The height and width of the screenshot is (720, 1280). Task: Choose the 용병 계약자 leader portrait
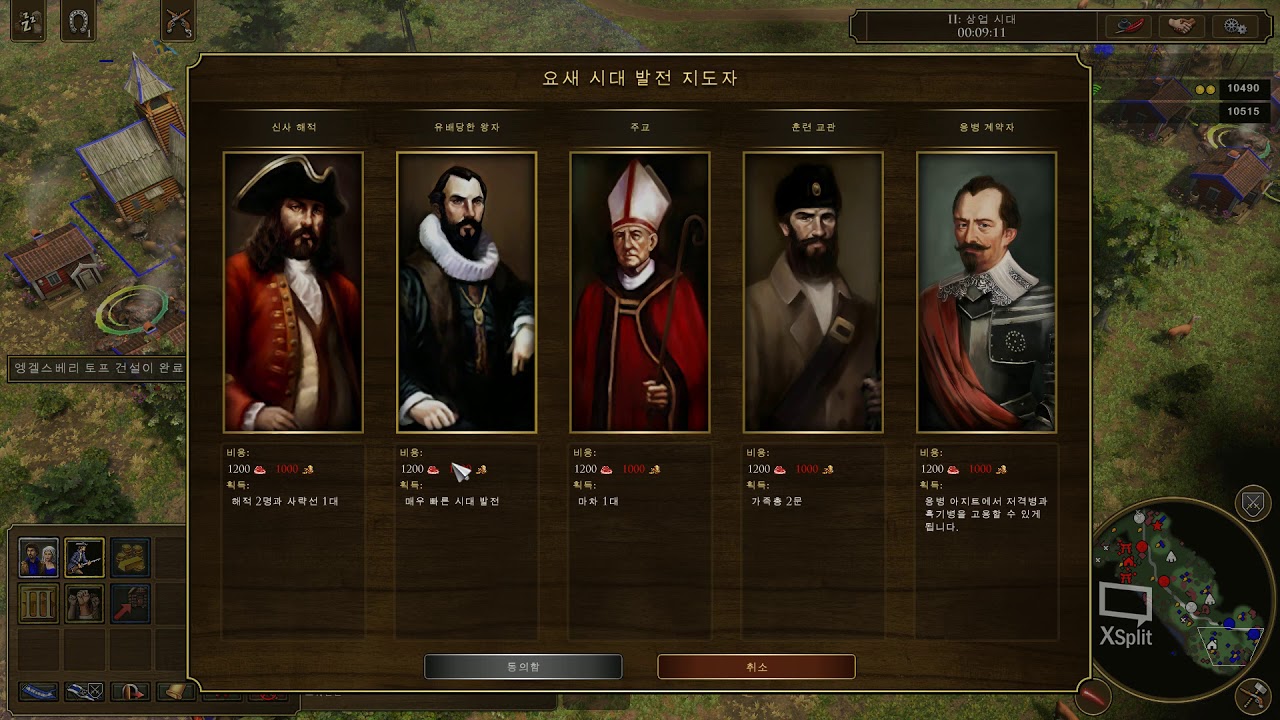click(x=986, y=292)
